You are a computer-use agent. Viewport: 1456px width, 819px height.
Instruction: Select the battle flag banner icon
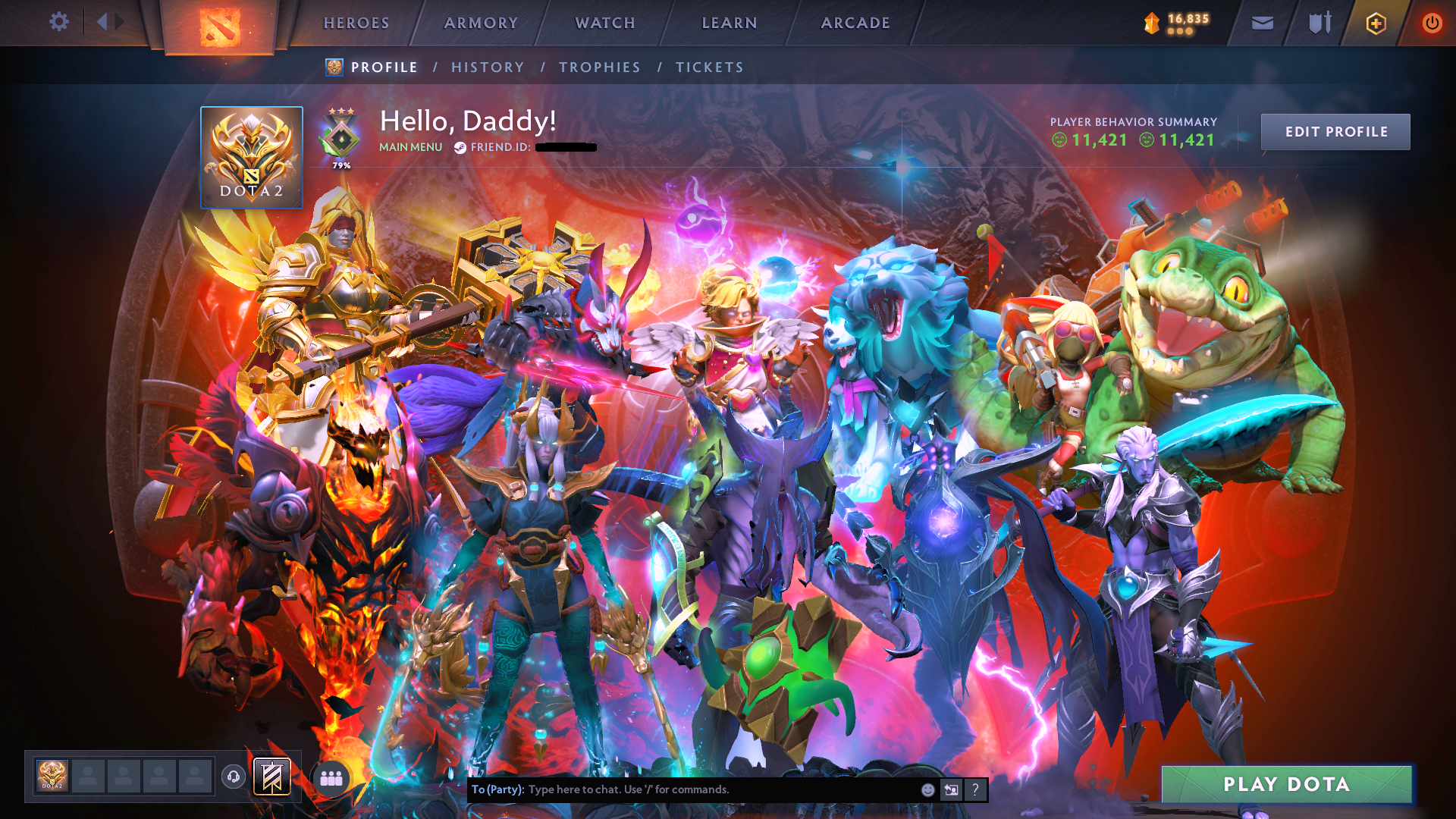click(x=273, y=776)
